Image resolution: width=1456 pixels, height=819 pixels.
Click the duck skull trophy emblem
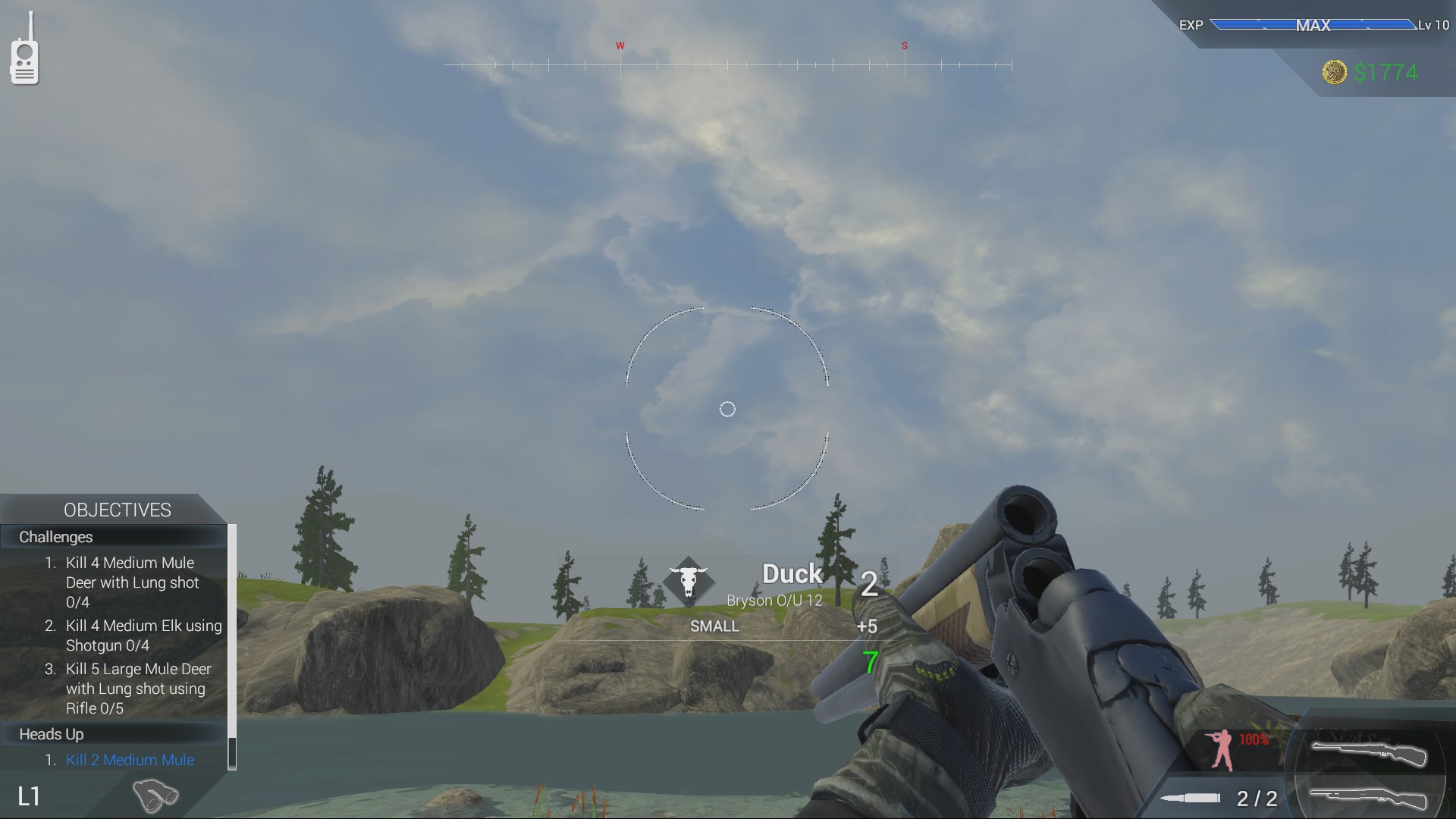click(x=689, y=581)
